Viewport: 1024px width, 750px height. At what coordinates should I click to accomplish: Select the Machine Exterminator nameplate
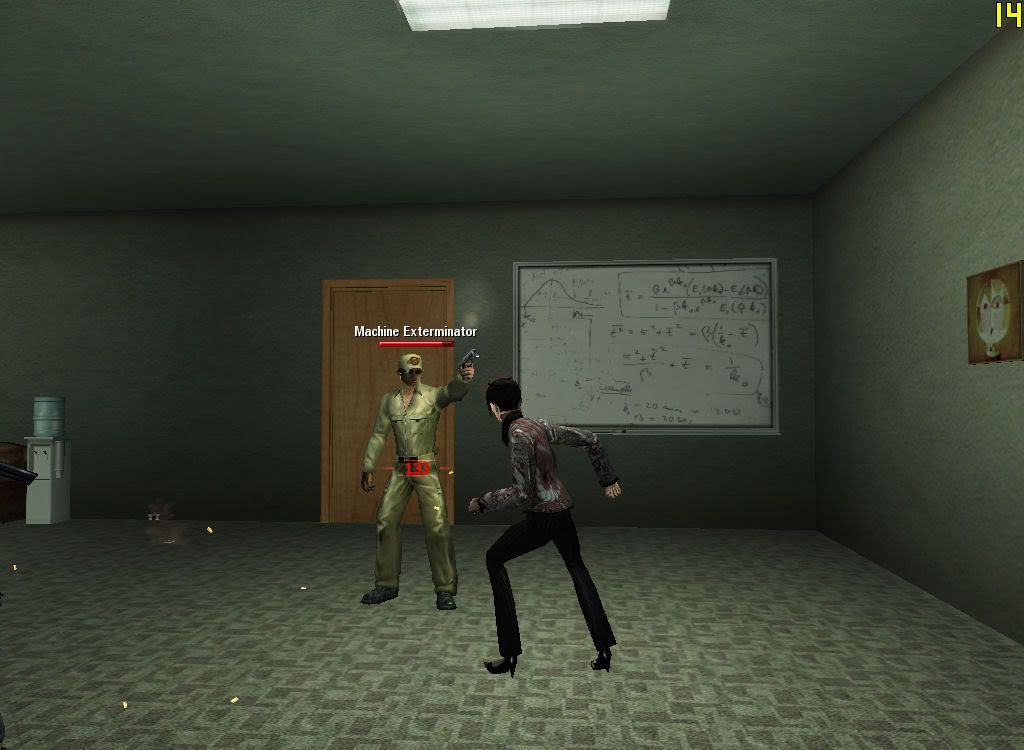(x=415, y=332)
